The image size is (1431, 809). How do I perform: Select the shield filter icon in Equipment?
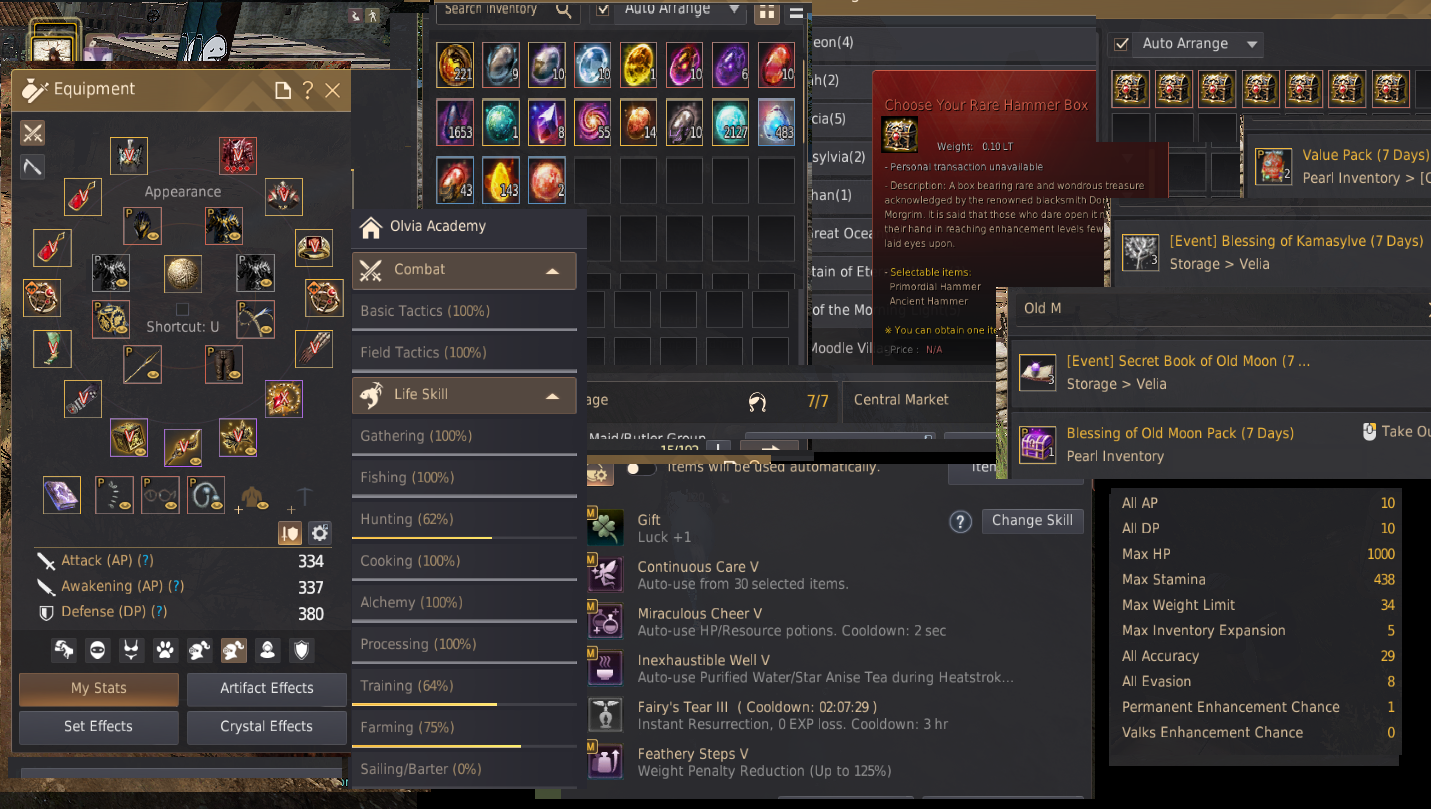click(x=301, y=650)
